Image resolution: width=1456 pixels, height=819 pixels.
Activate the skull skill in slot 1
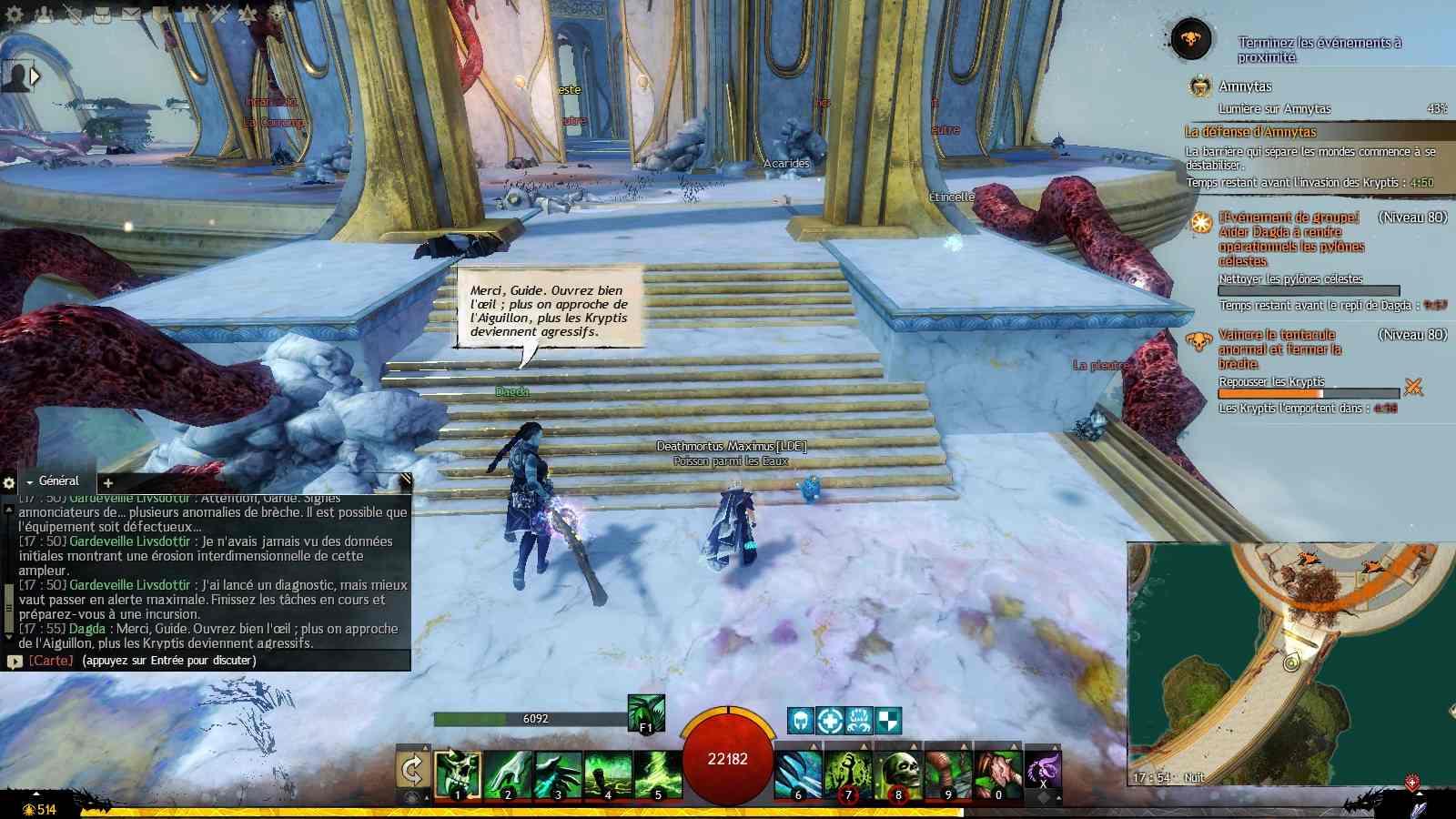click(458, 773)
